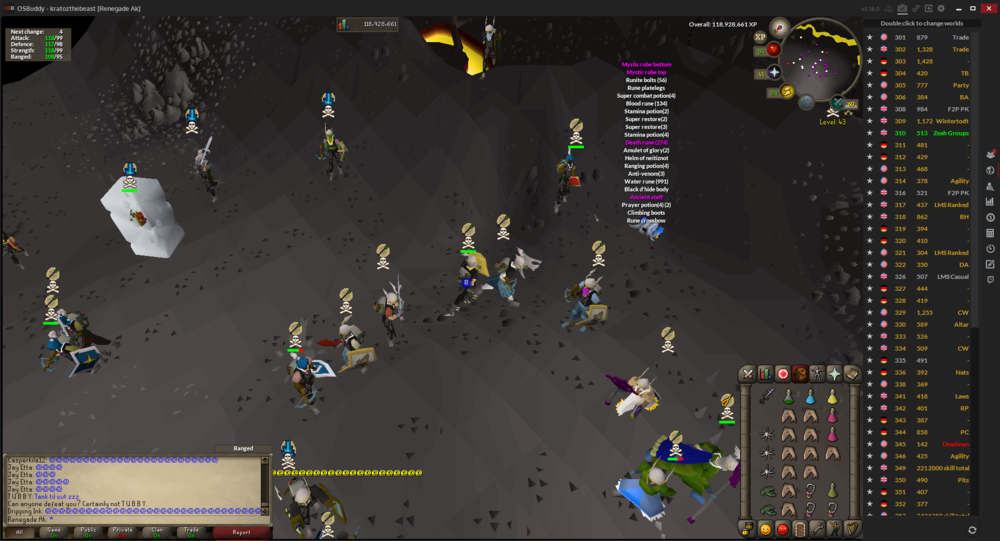Switch to the Magic spellbook tab
Viewport: 1000px width, 541px height.
tap(851, 373)
